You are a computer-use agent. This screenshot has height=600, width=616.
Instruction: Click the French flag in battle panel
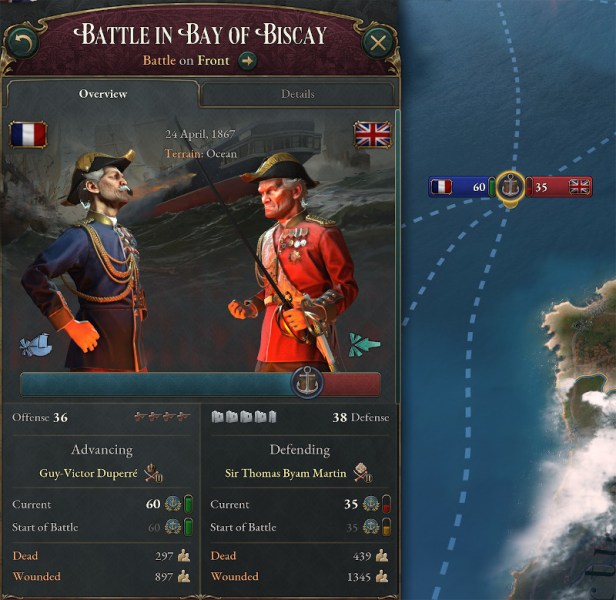tap(29, 134)
